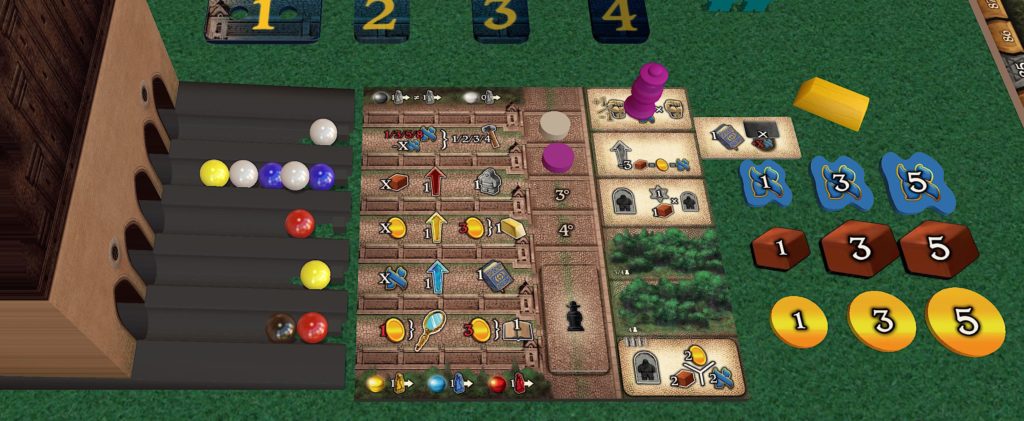Image resolution: width=1024 pixels, height=421 pixels.
Task: Select the dark smoky marble on bottom track
Action: (279, 327)
